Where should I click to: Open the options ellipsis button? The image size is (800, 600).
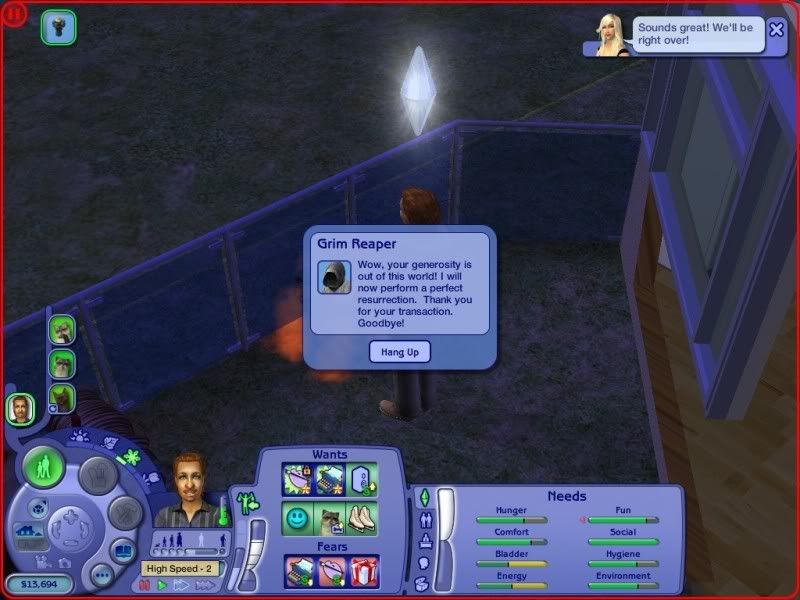pos(101,575)
